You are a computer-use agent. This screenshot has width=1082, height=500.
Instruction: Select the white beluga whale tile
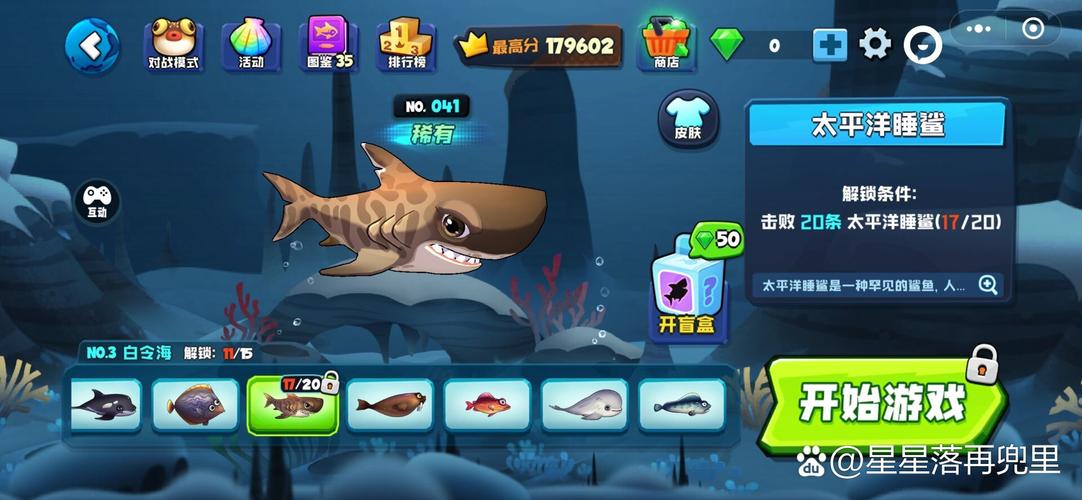point(585,405)
